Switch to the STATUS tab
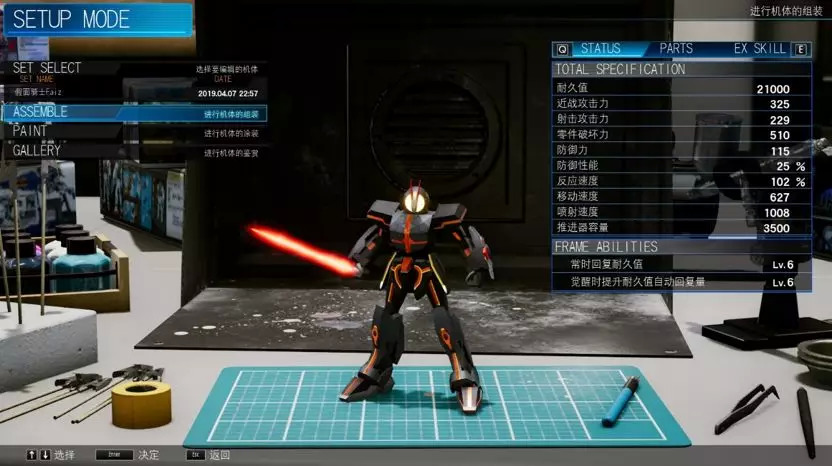The width and height of the screenshot is (832, 466). 600,48
